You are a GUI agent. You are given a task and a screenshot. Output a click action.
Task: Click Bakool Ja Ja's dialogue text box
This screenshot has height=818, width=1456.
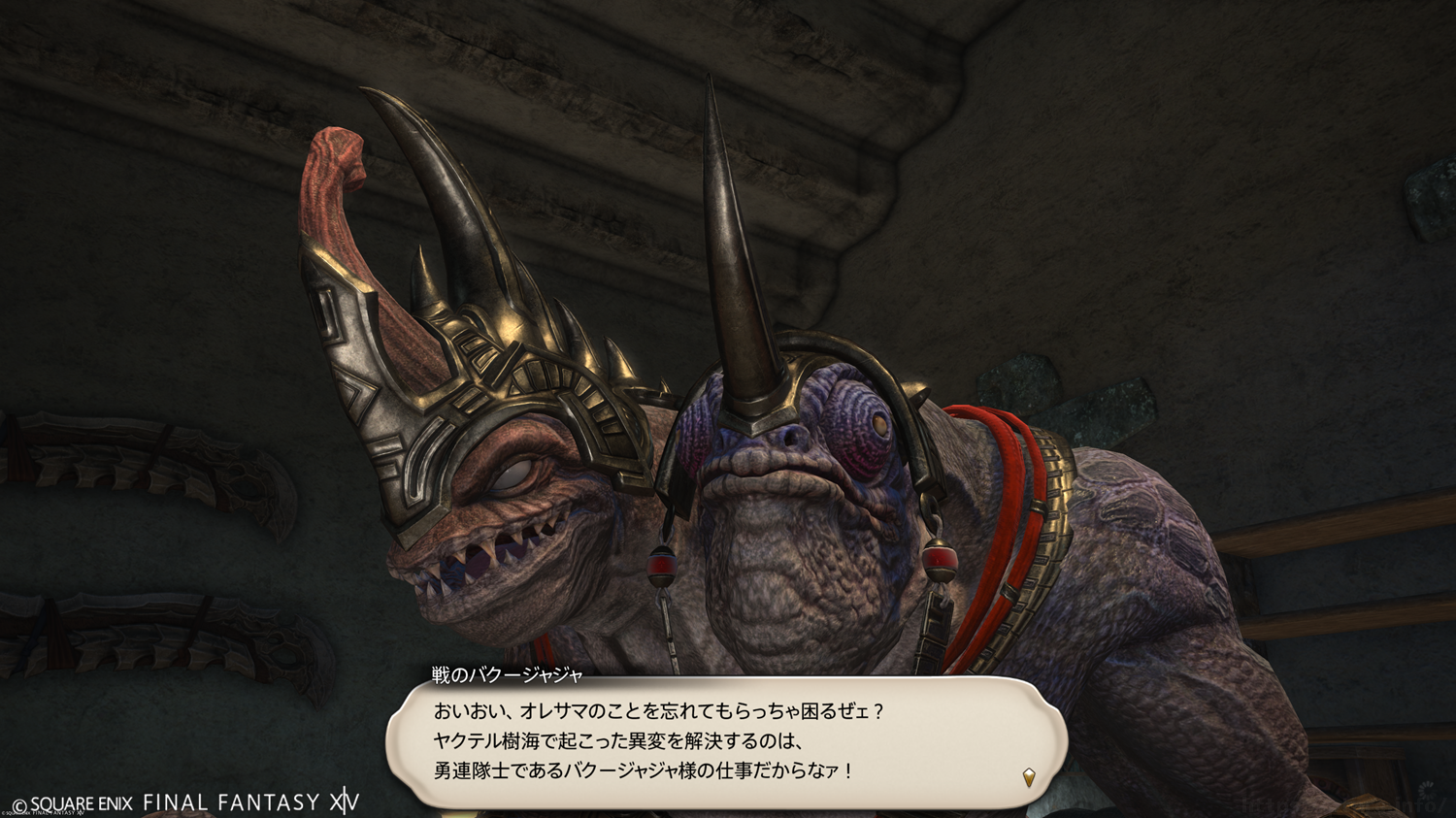tap(726, 741)
